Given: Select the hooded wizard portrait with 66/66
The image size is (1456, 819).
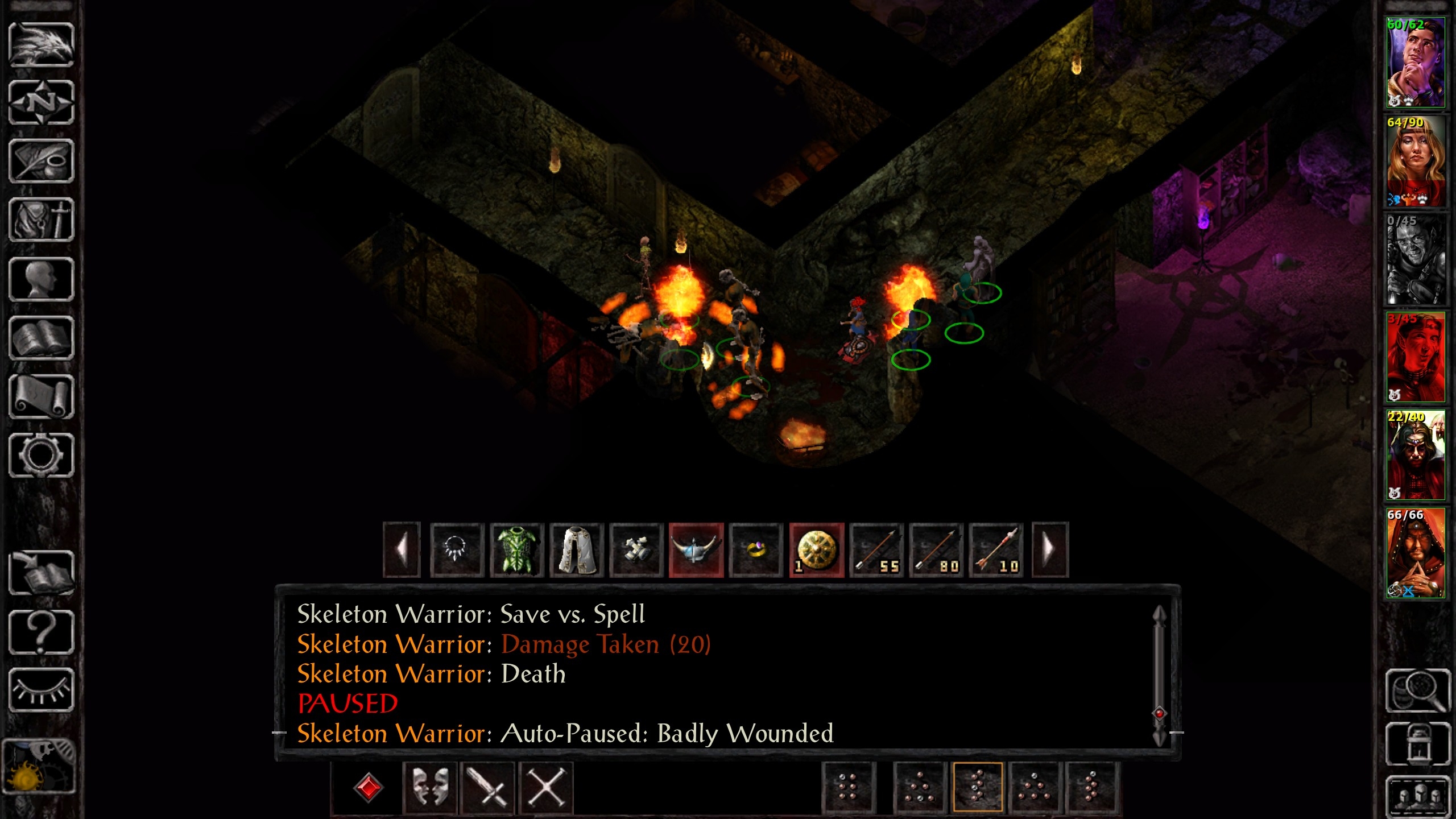Looking at the screenshot, I should pos(1415,553).
